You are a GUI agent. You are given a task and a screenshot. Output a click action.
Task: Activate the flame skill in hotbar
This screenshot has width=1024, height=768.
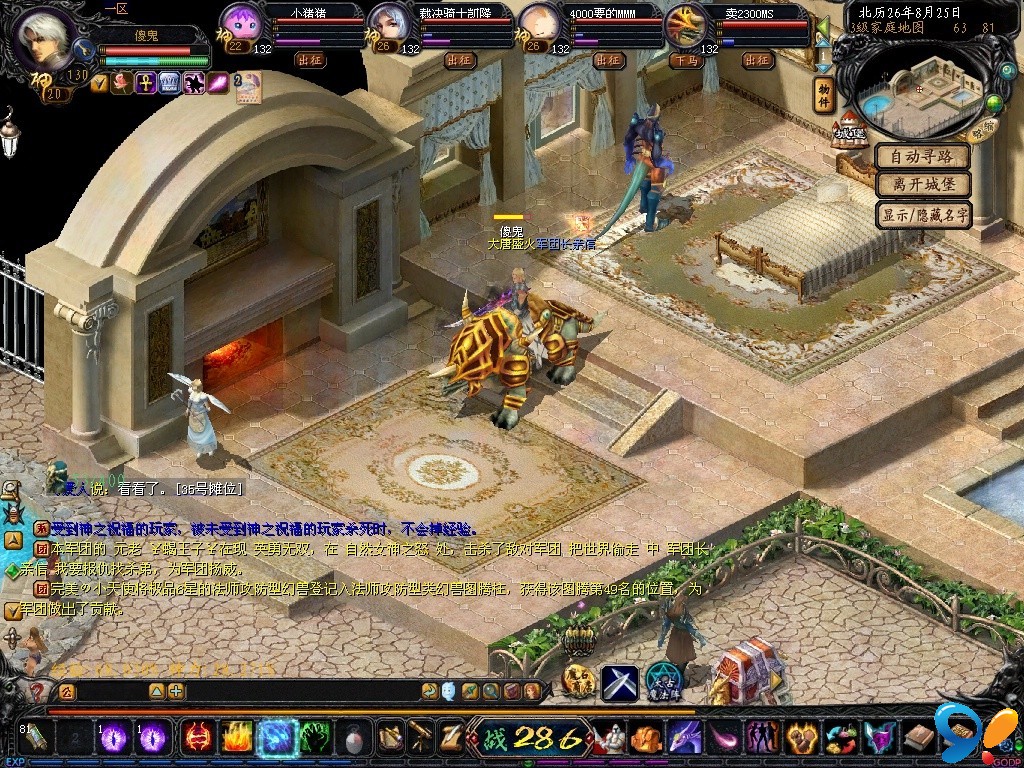pyautogui.click(x=236, y=738)
